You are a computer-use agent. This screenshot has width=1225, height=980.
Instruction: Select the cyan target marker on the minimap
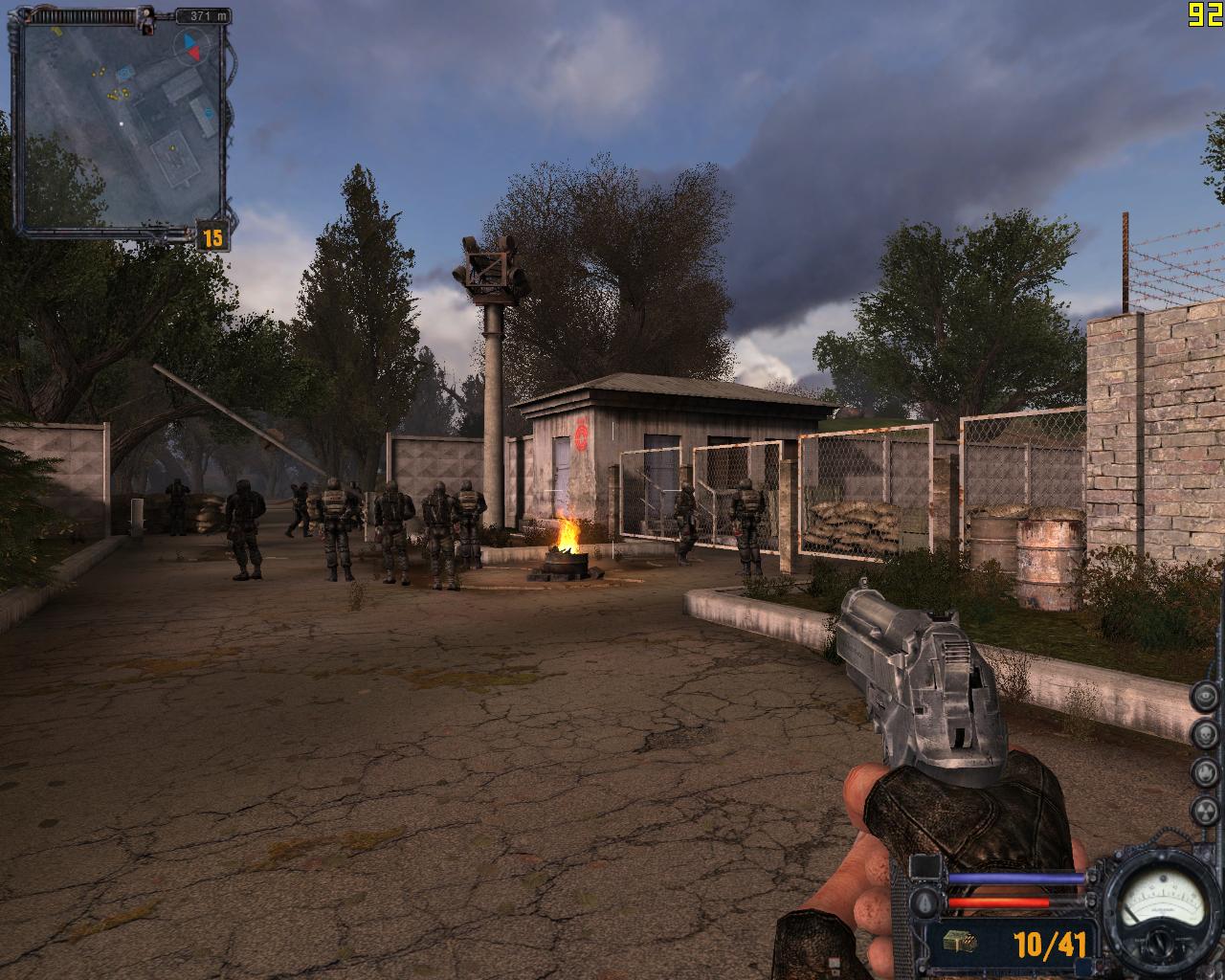click(123, 72)
